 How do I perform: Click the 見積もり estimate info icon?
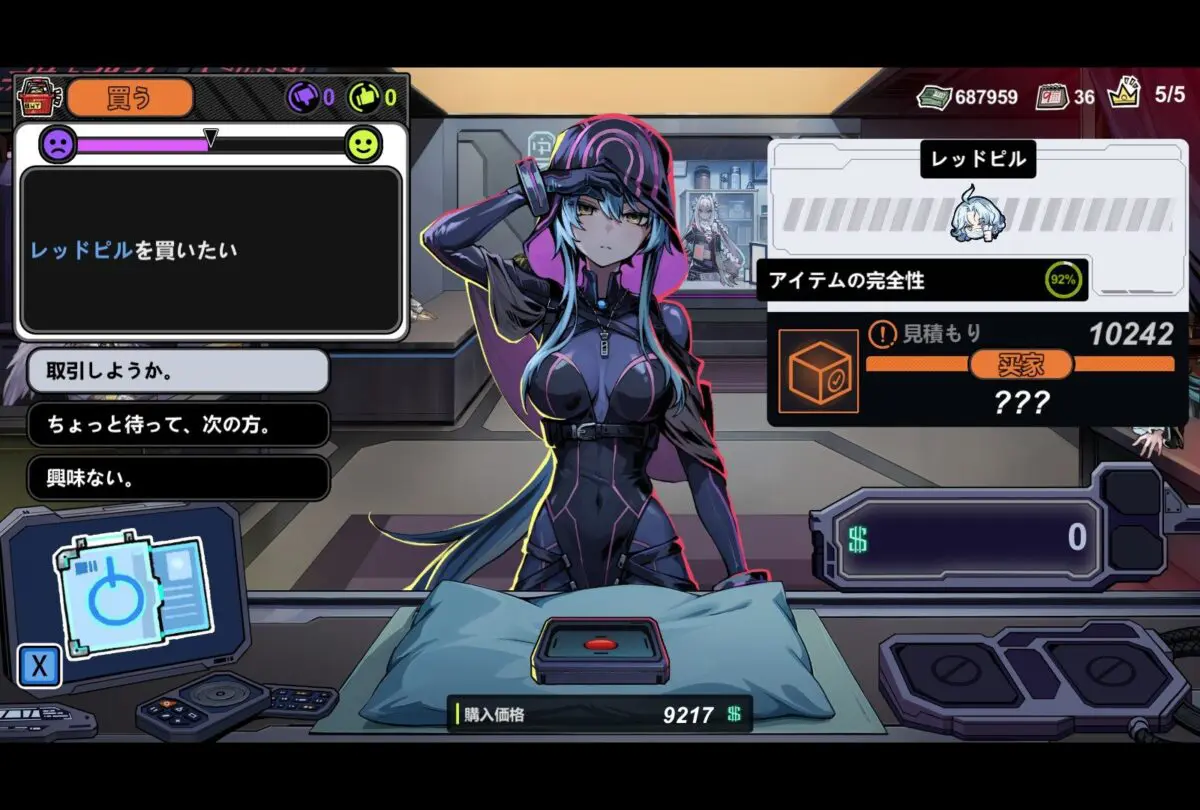pyautogui.click(x=882, y=333)
